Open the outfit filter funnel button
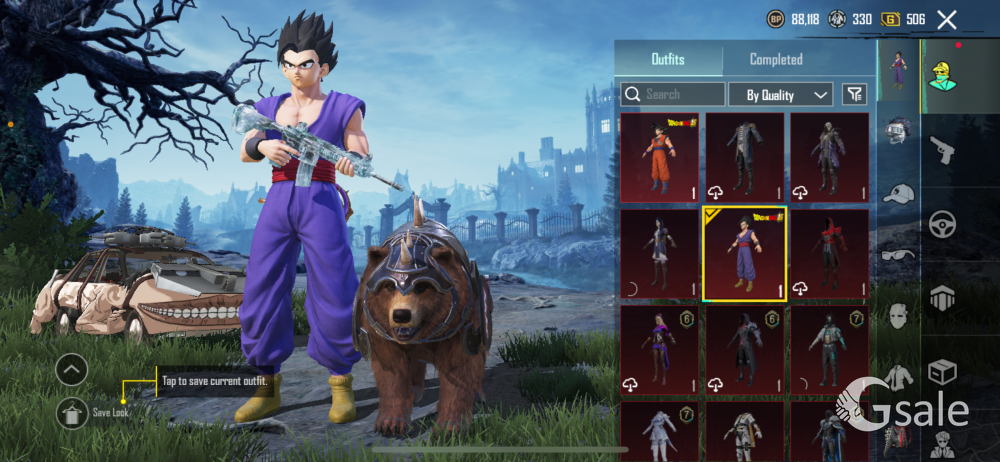Screen dimensions: 1000x462 tap(854, 94)
